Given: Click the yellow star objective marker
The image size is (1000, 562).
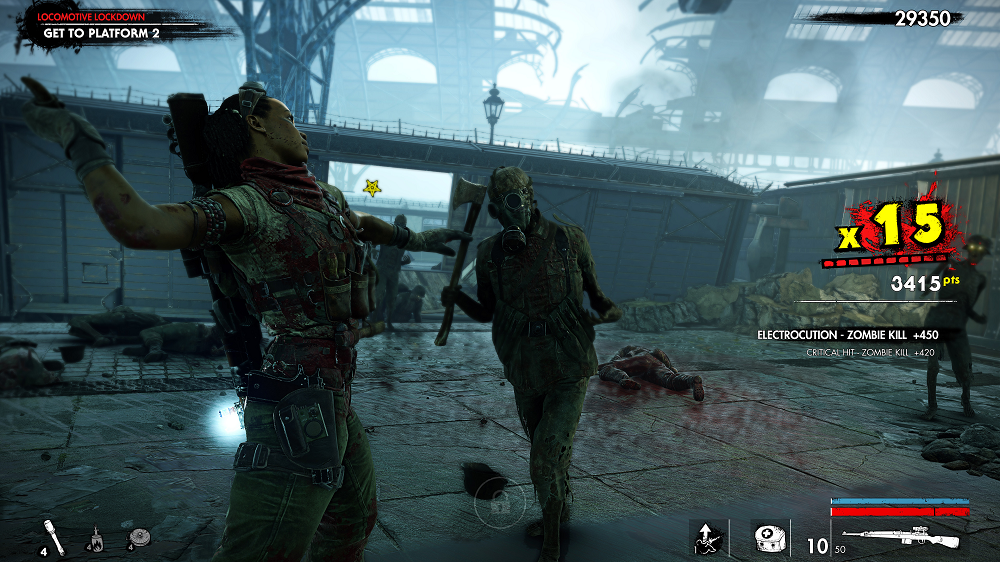Looking at the screenshot, I should (372, 187).
